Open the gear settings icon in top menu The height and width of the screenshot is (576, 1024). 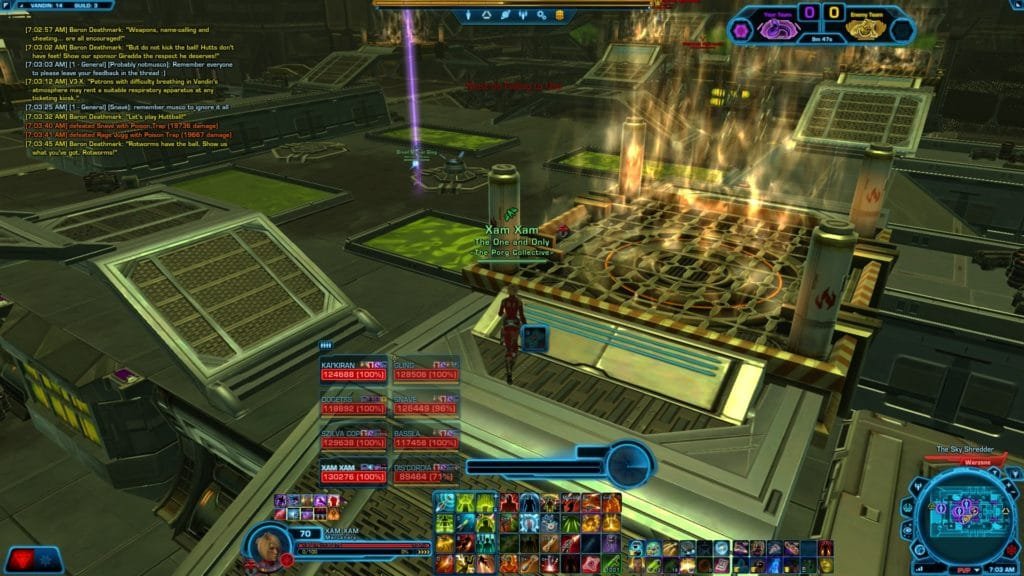[x=540, y=15]
